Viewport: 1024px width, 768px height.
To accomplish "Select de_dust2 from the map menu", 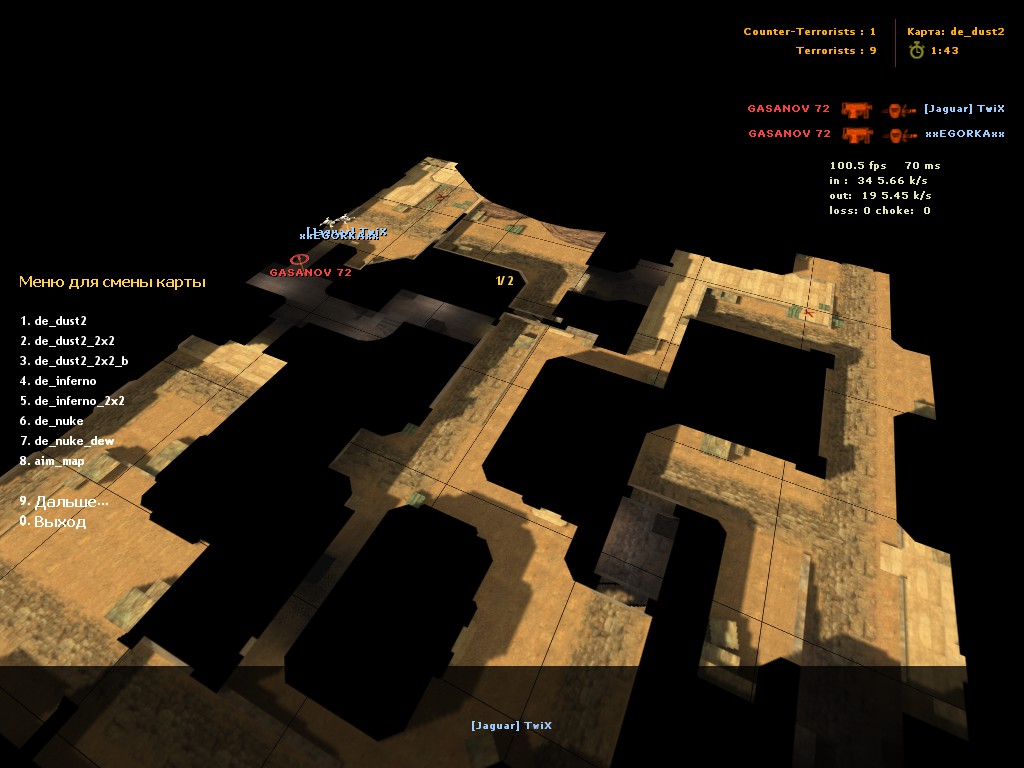I will [x=60, y=321].
